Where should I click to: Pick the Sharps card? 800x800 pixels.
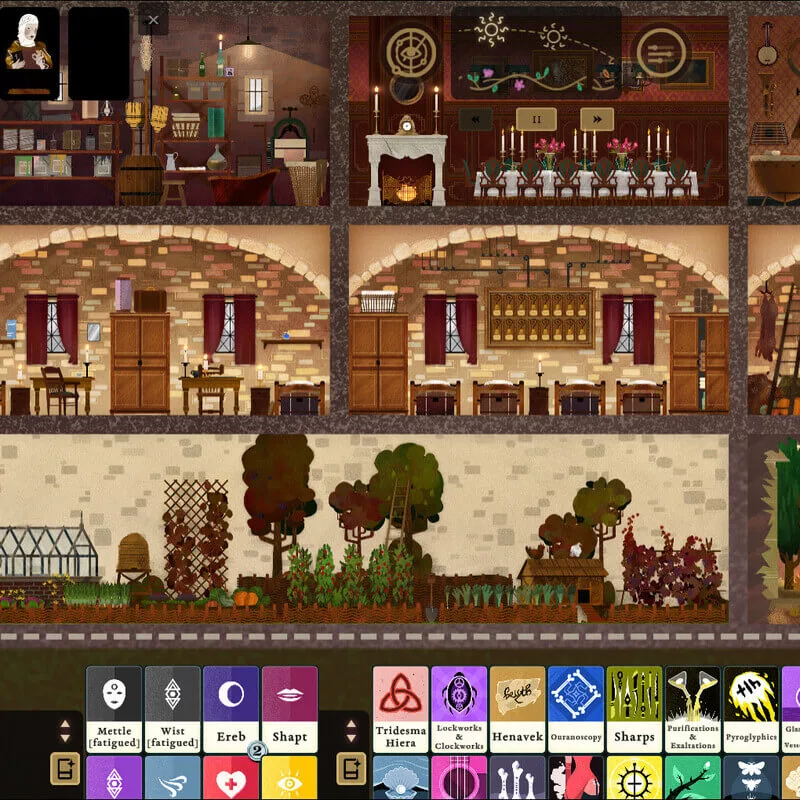click(634, 709)
